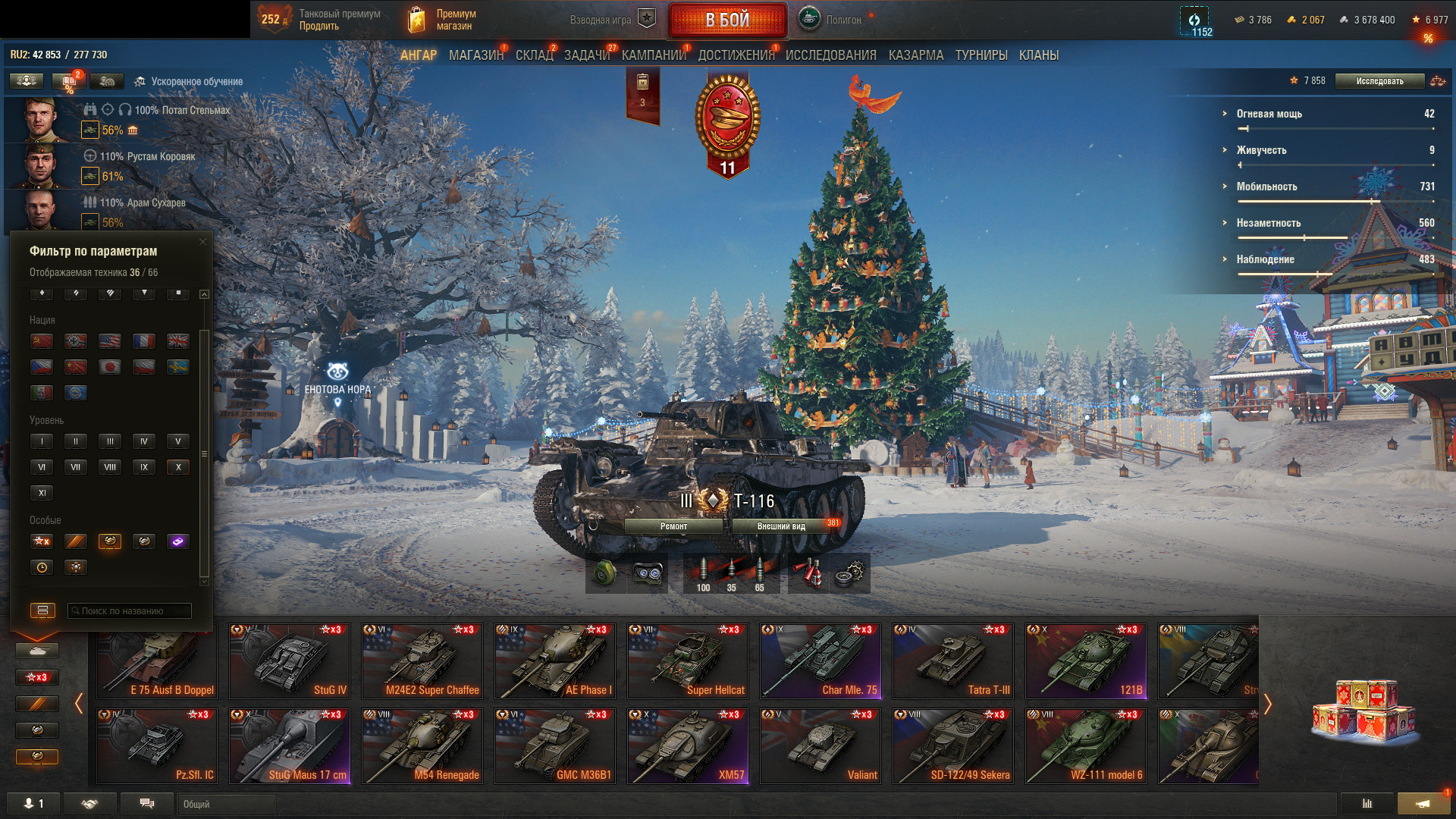This screenshot has height=819, width=1456.
Task: Click the Исследовать button
Action: pos(1379,81)
